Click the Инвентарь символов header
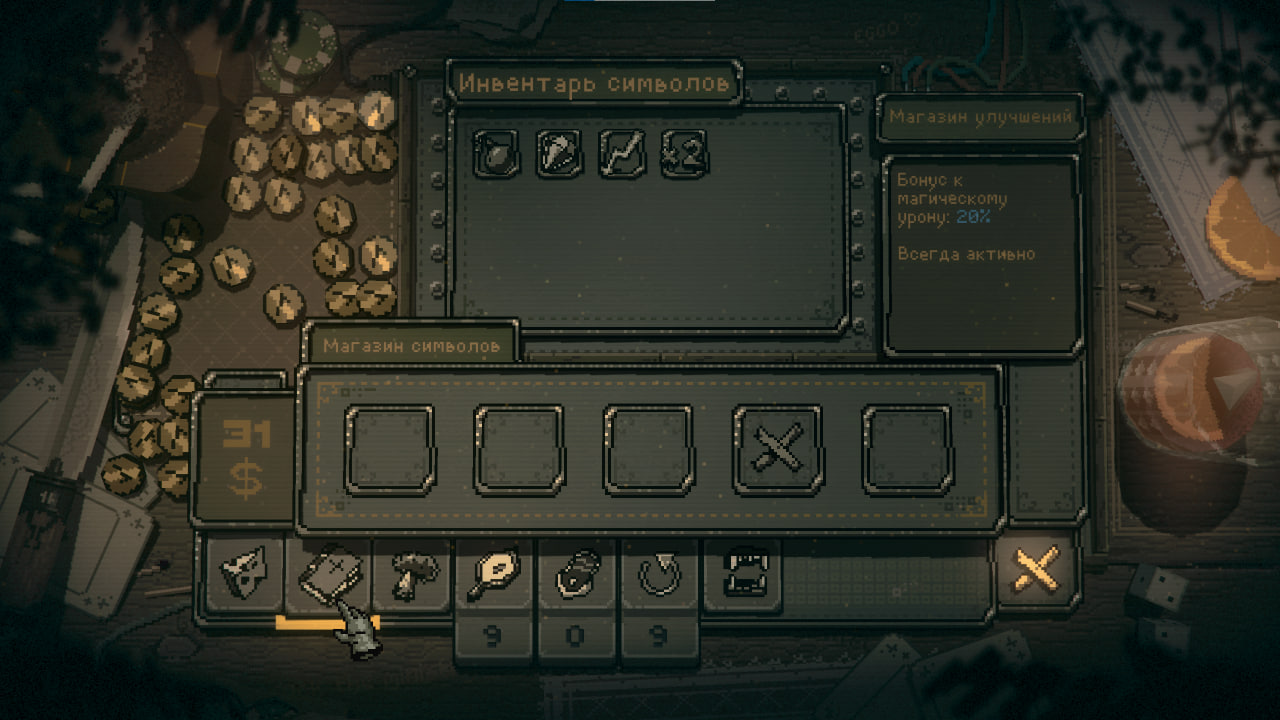This screenshot has height=720, width=1280. pos(594,84)
